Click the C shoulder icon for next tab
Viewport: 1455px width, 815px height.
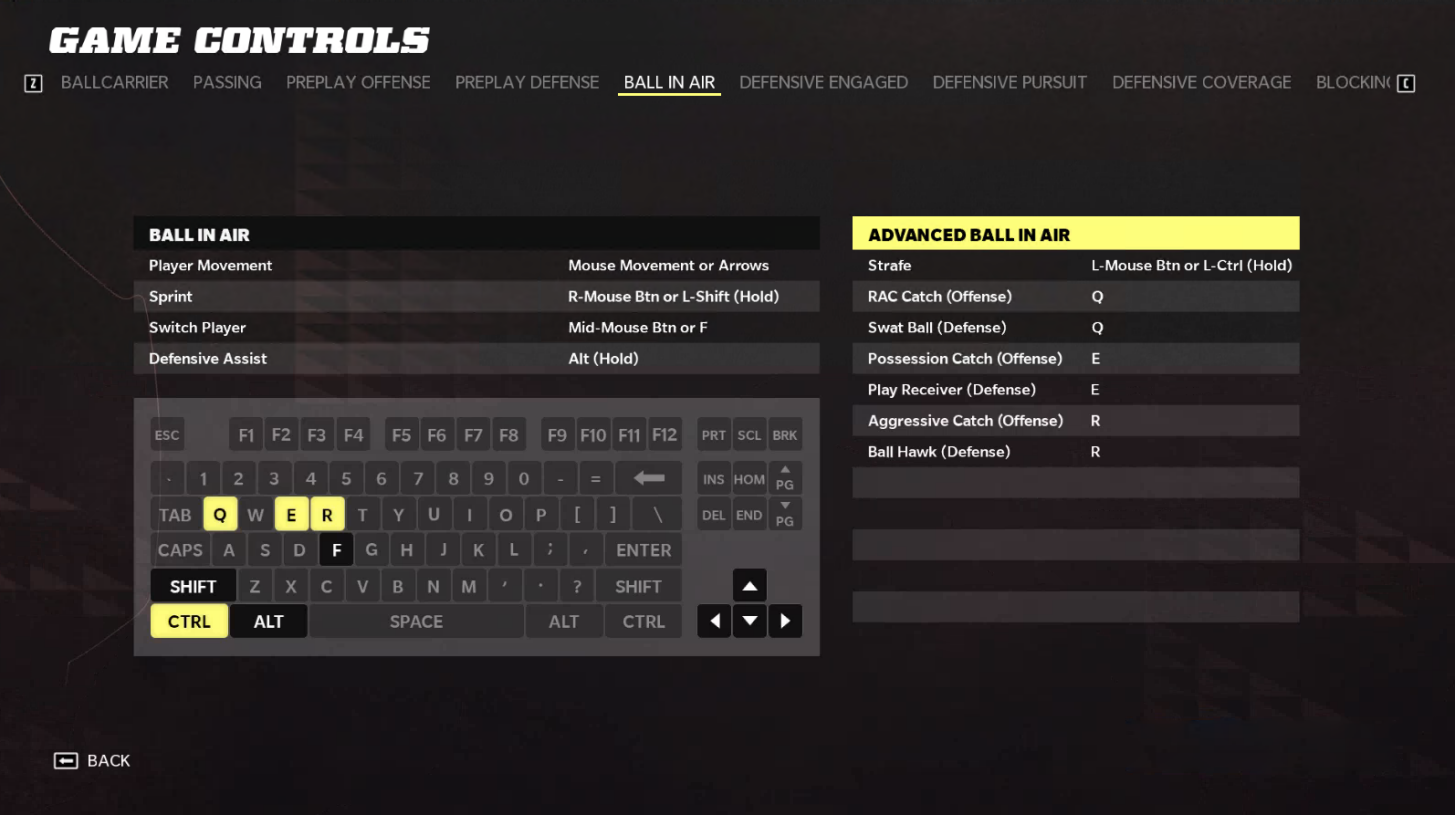(x=1407, y=82)
